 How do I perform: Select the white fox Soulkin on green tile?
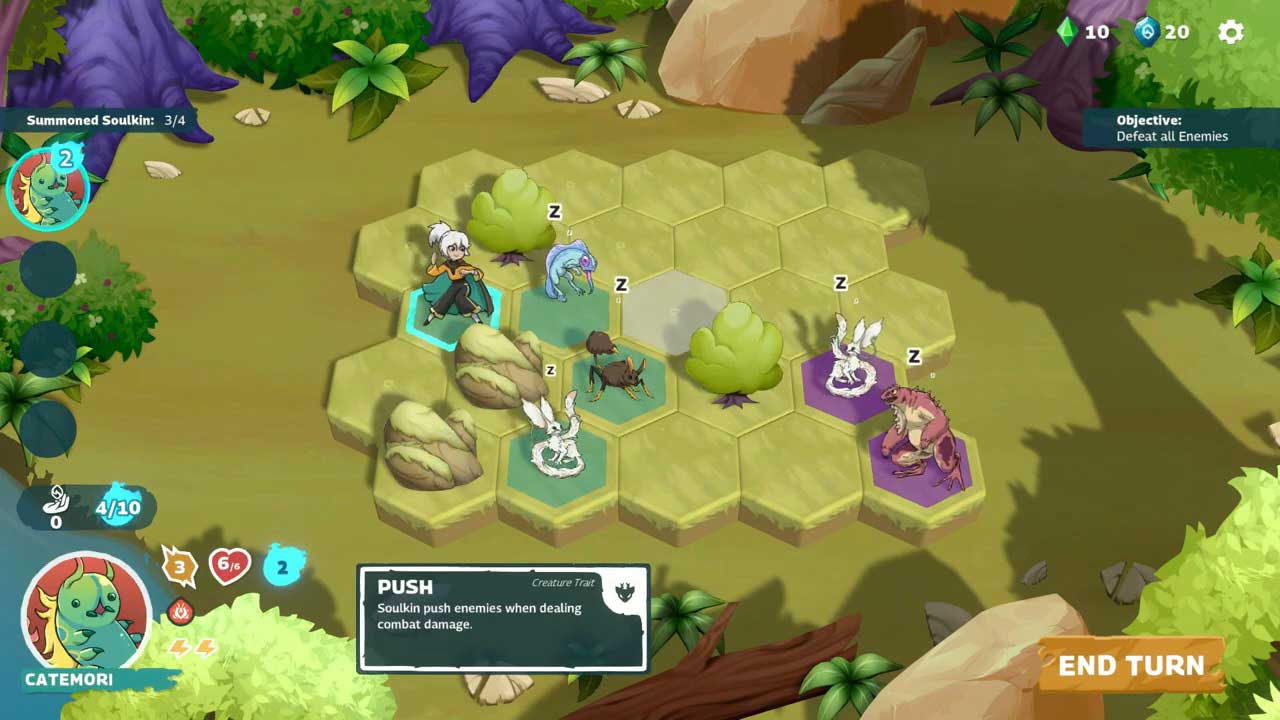pos(555,435)
